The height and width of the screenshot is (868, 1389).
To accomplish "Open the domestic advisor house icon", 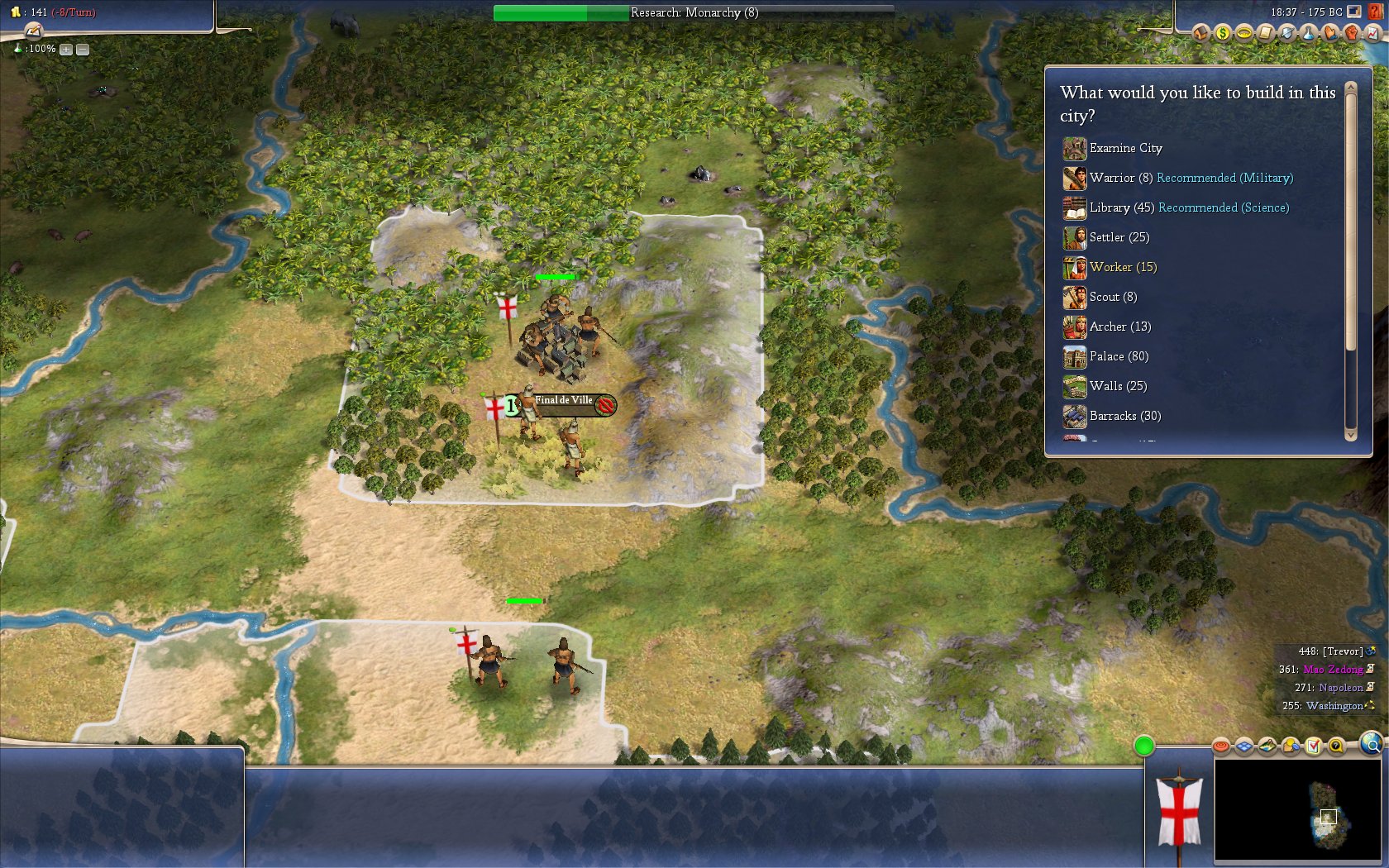I will [1200, 33].
